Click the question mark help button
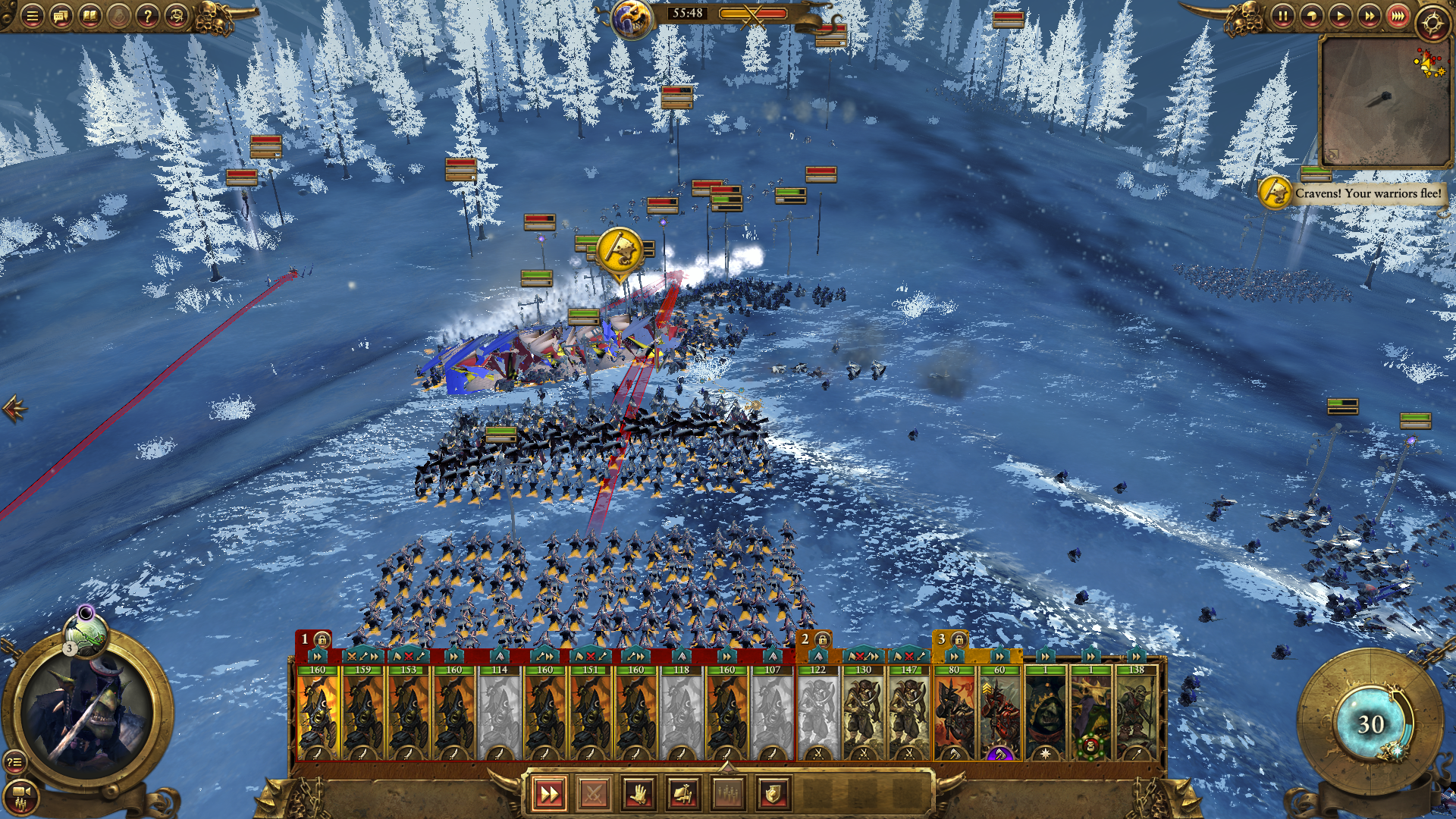The image size is (1456, 819). [148, 16]
